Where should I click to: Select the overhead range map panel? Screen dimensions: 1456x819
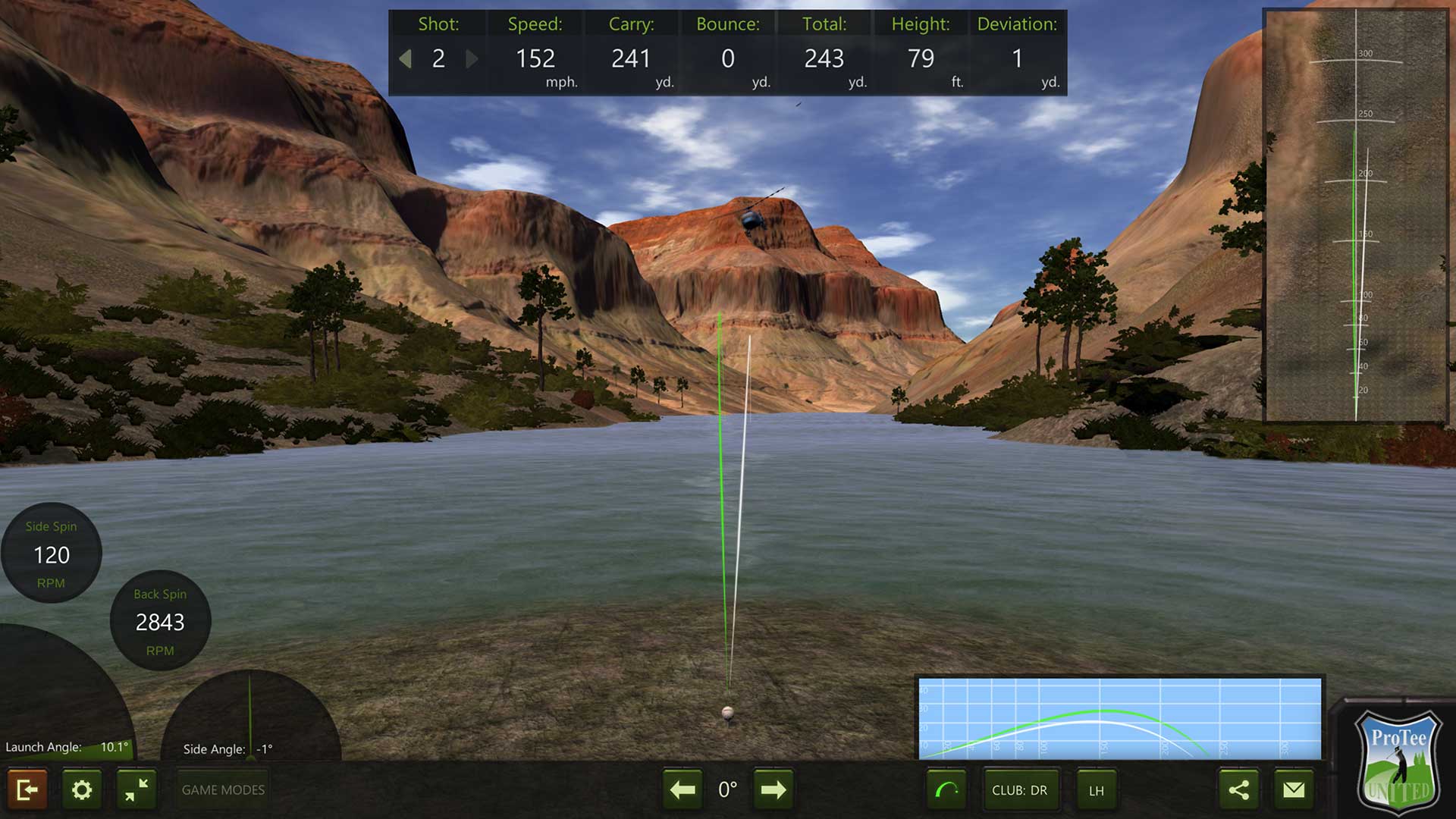pyautogui.click(x=1356, y=216)
